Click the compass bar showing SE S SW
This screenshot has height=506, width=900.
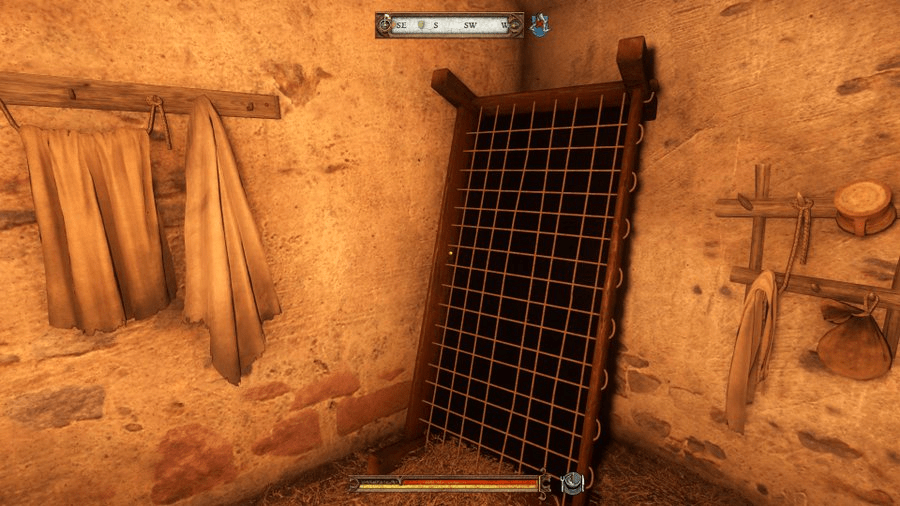click(x=450, y=25)
